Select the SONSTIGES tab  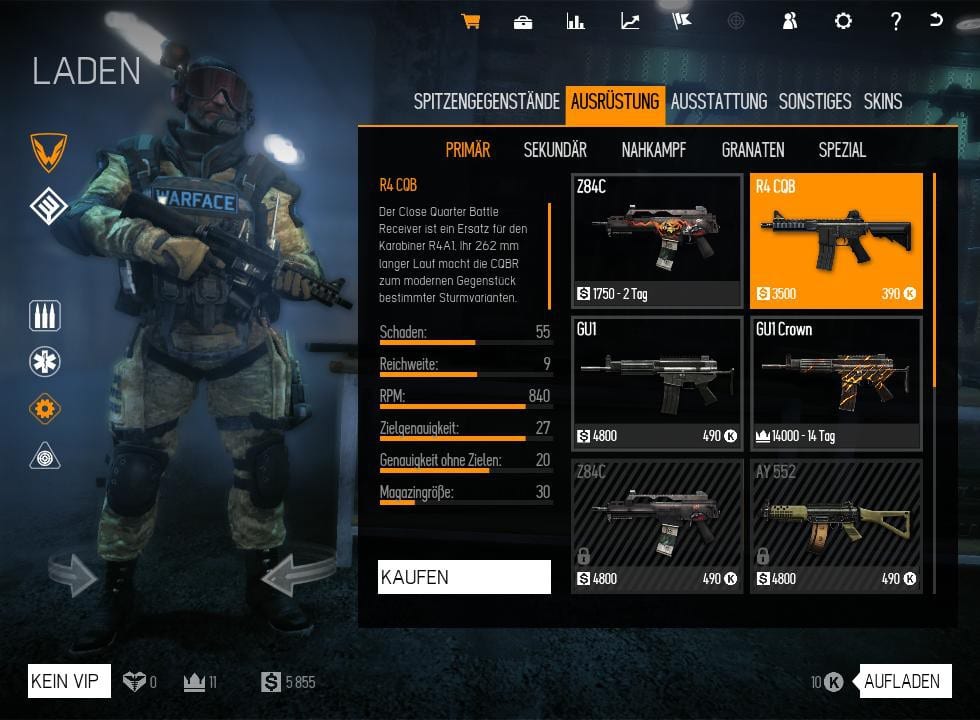[x=815, y=101]
